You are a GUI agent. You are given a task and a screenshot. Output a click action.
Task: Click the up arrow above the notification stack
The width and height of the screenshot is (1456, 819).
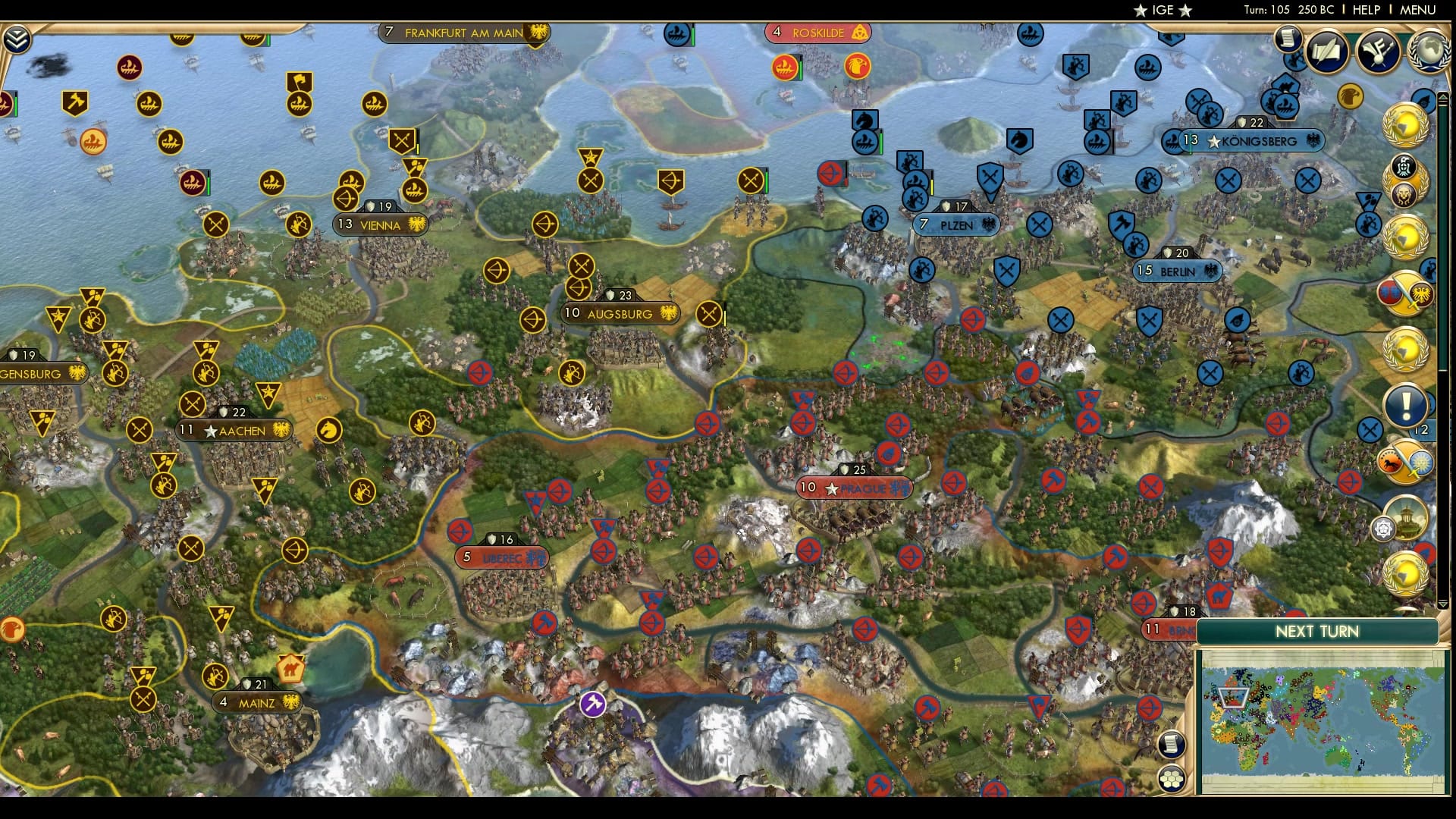[1443, 96]
